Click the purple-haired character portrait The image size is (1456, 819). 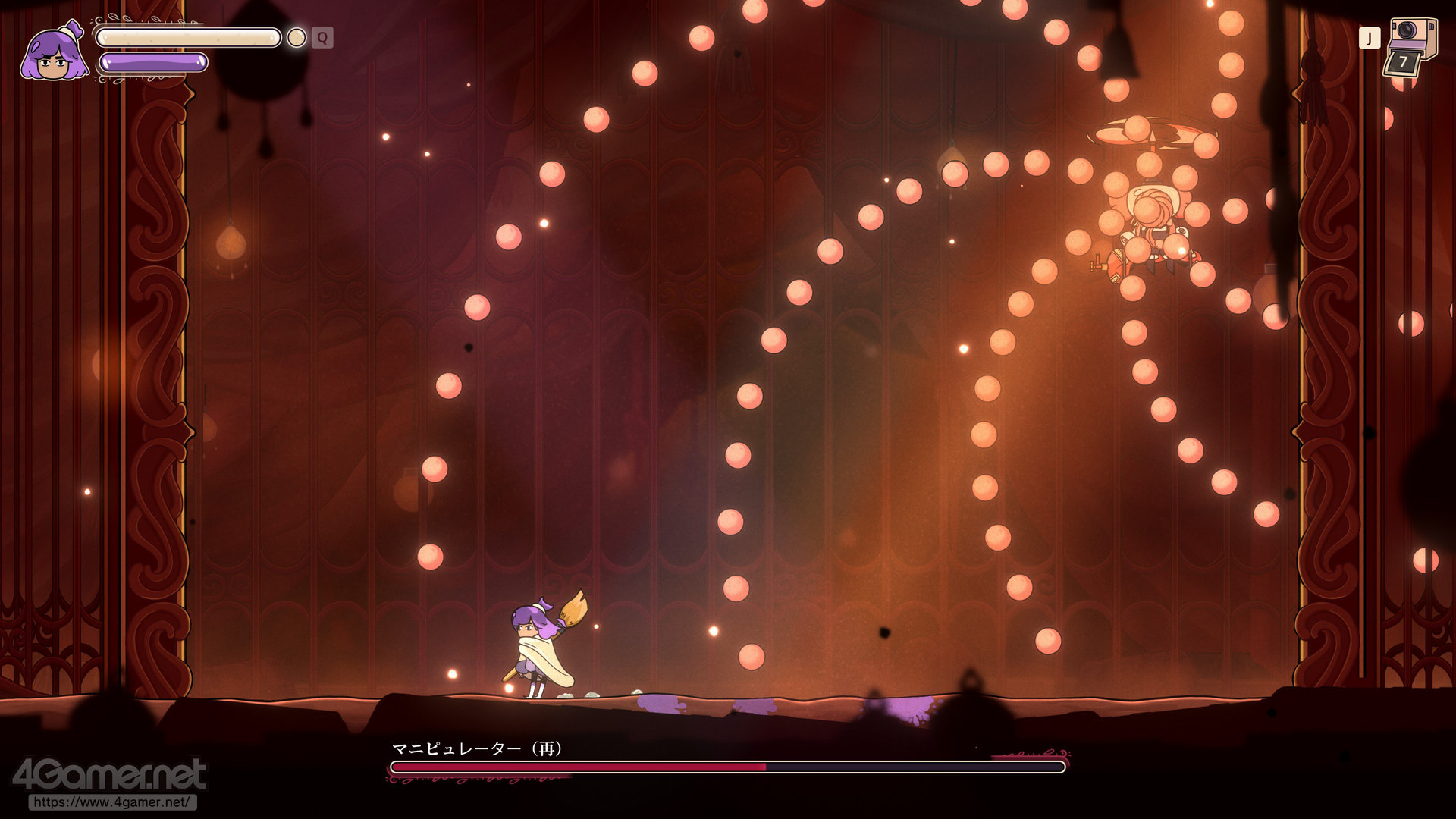click(53, 53)
